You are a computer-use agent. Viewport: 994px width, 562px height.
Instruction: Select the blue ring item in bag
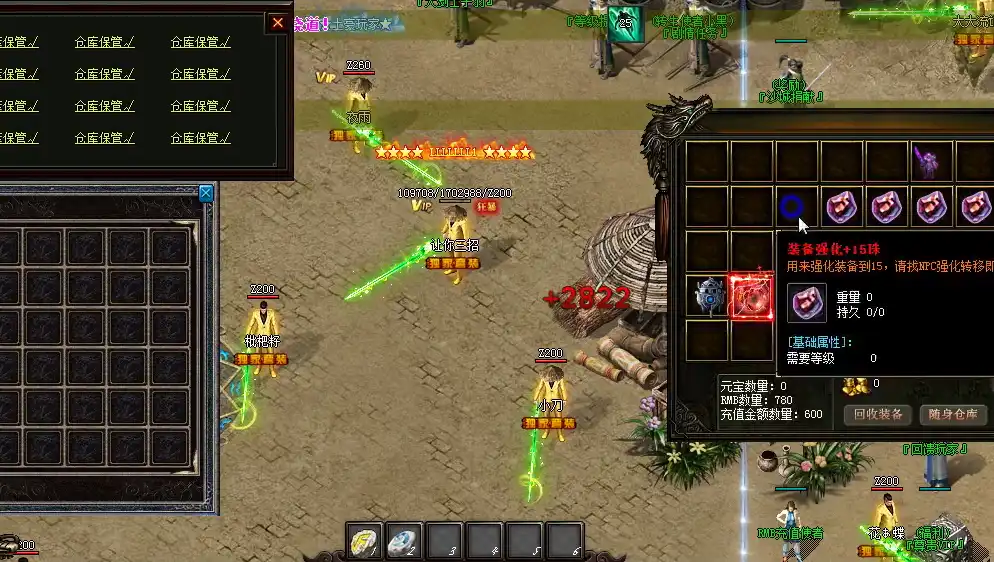pos(791,207)
